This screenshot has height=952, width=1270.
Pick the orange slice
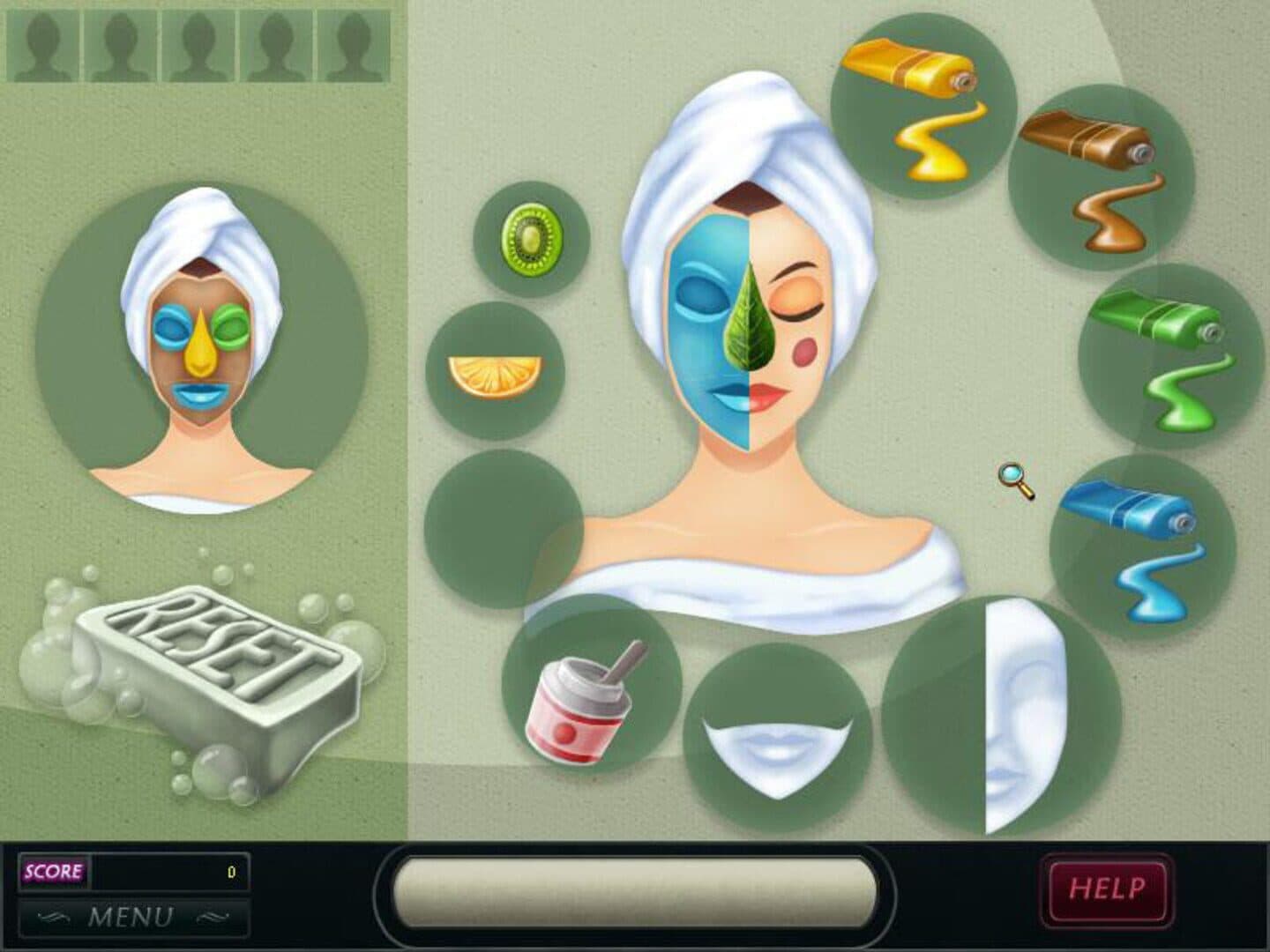(x=494, y=372)
